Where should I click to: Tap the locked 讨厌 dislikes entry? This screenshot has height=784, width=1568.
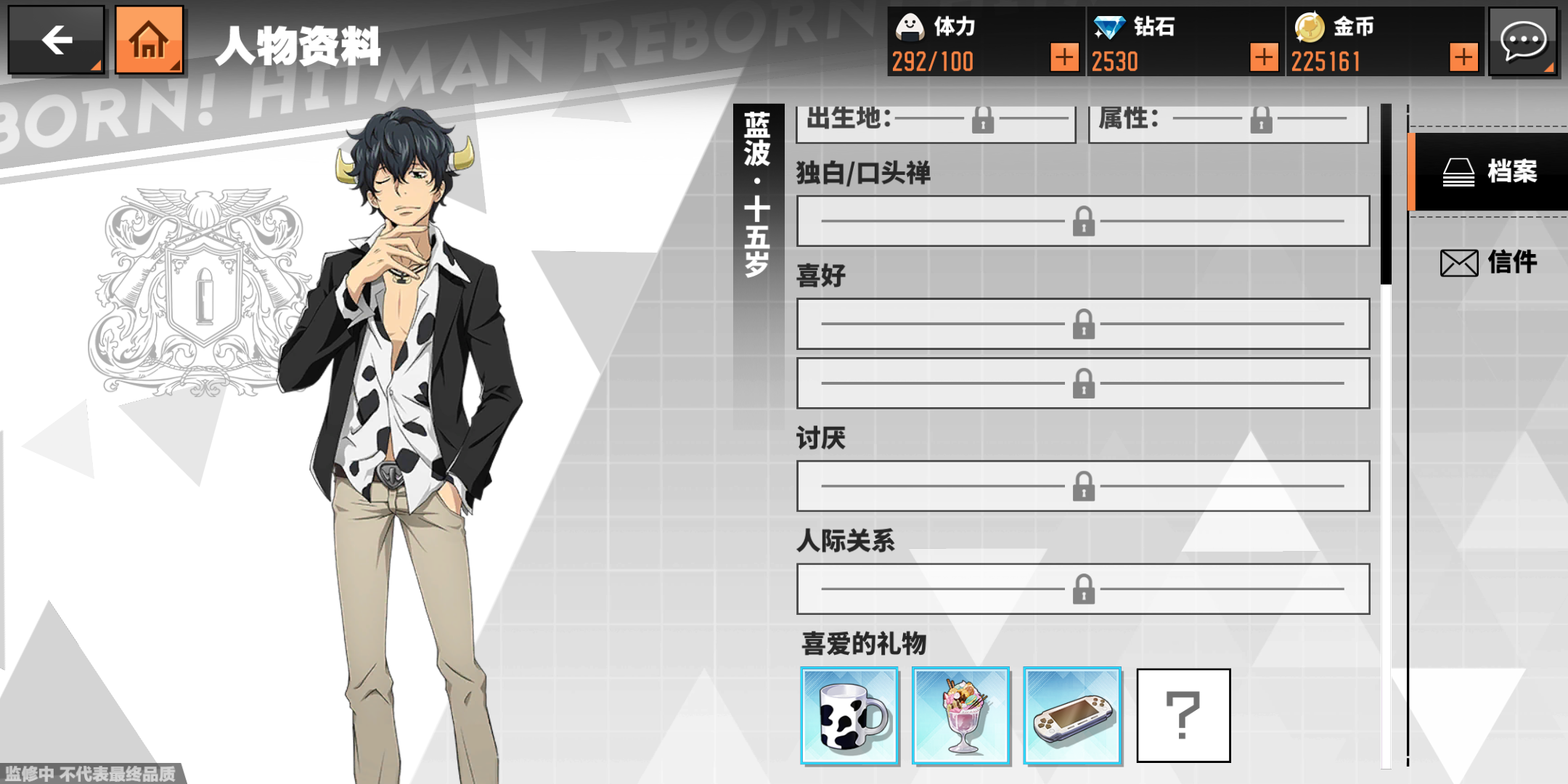1083,486
